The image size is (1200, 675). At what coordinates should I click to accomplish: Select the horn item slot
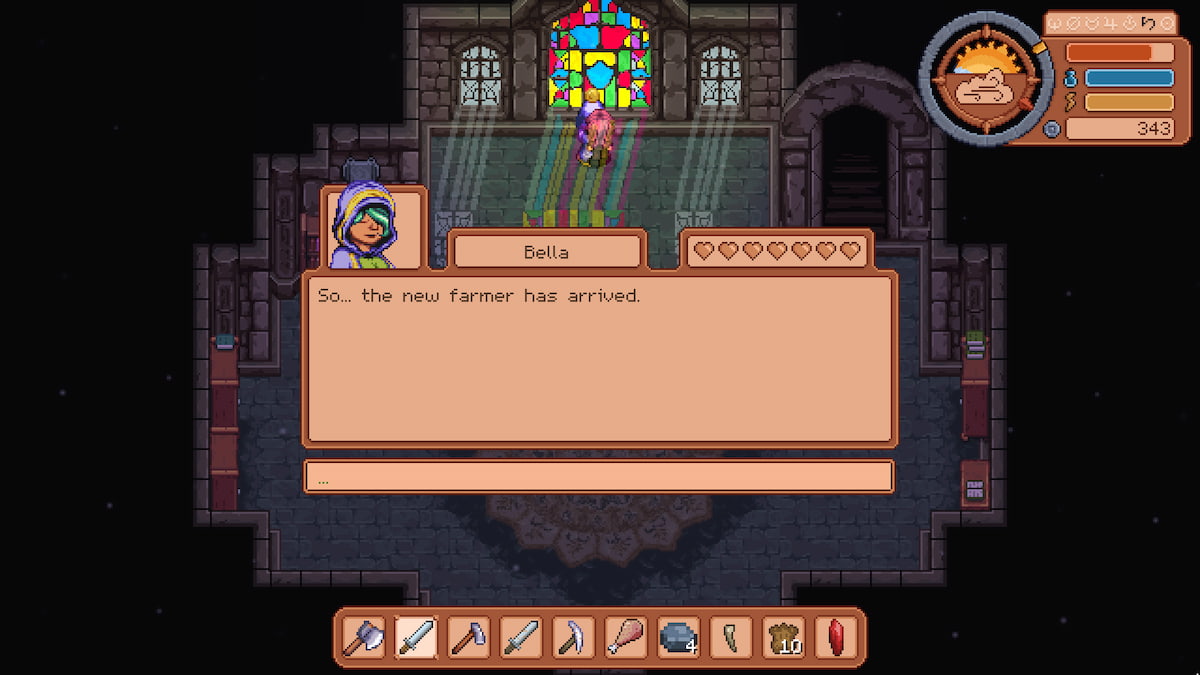pos(730,637)
